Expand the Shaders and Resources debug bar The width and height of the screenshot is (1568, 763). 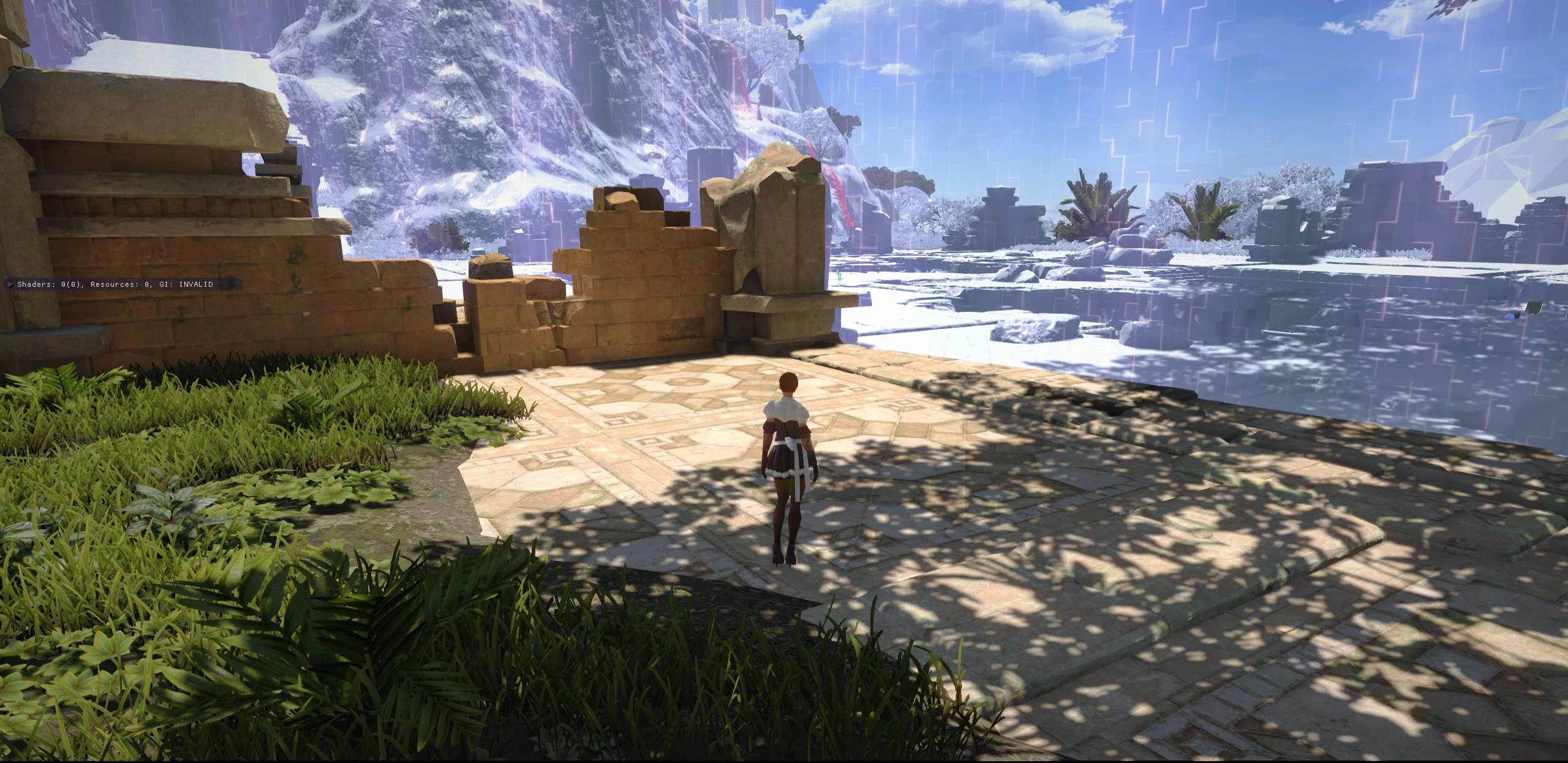point(11,284)
